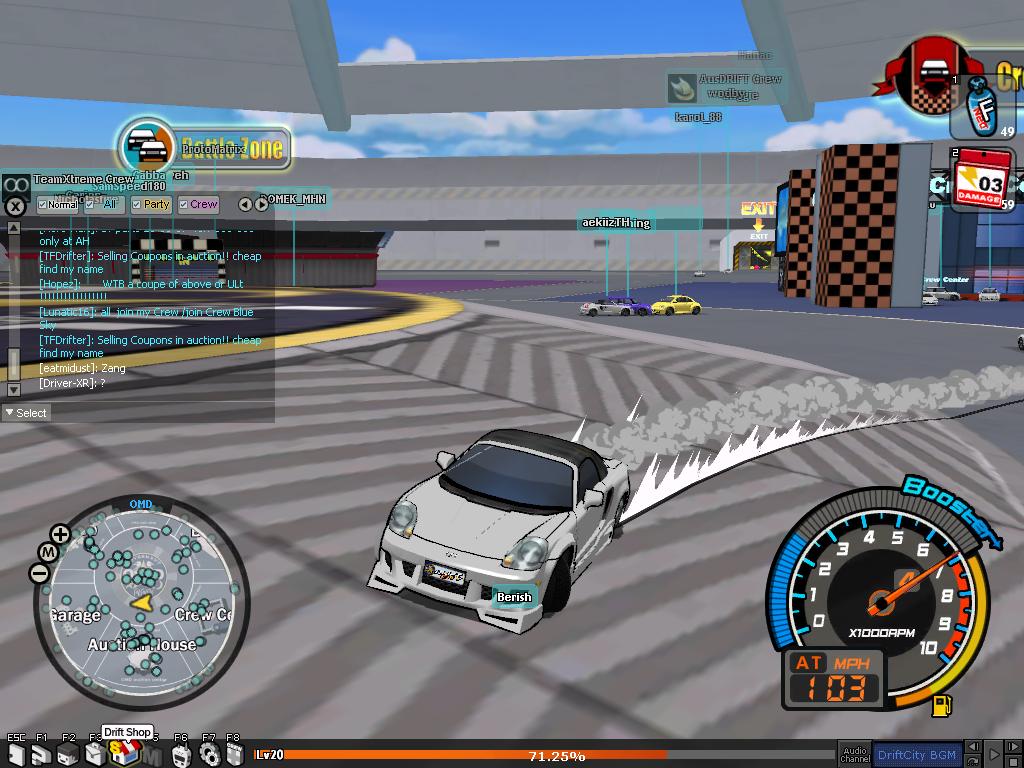The height and width of the screenshot is (768, 1024).
Task: Open the Drift Shop toolbar icon
Action: 122,755
